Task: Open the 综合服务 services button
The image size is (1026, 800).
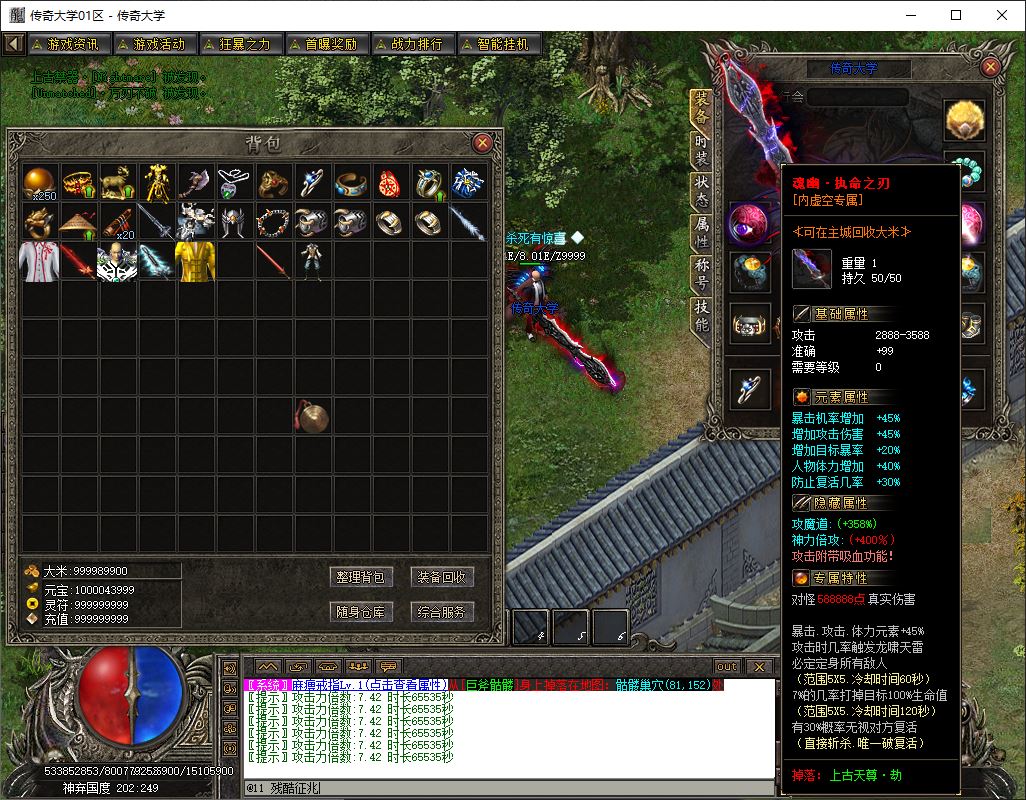Action: (441, 611)
